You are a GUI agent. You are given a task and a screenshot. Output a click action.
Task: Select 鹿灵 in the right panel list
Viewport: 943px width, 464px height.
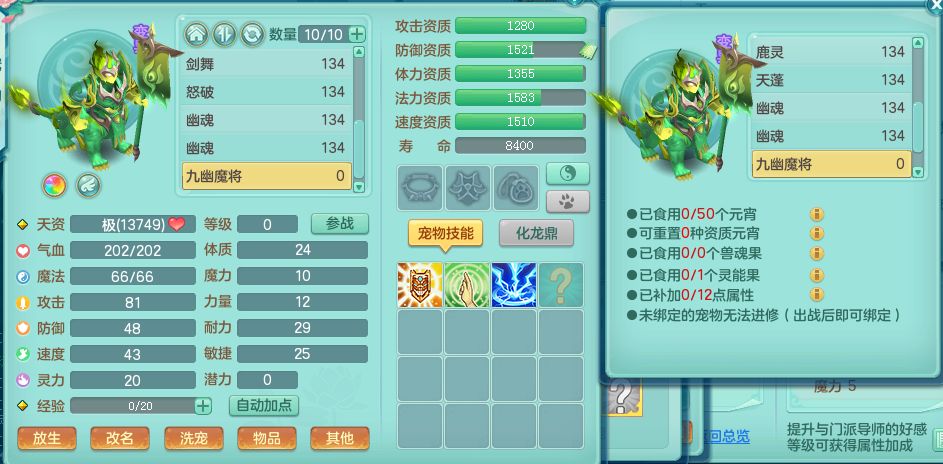click(x=829, y=52)
